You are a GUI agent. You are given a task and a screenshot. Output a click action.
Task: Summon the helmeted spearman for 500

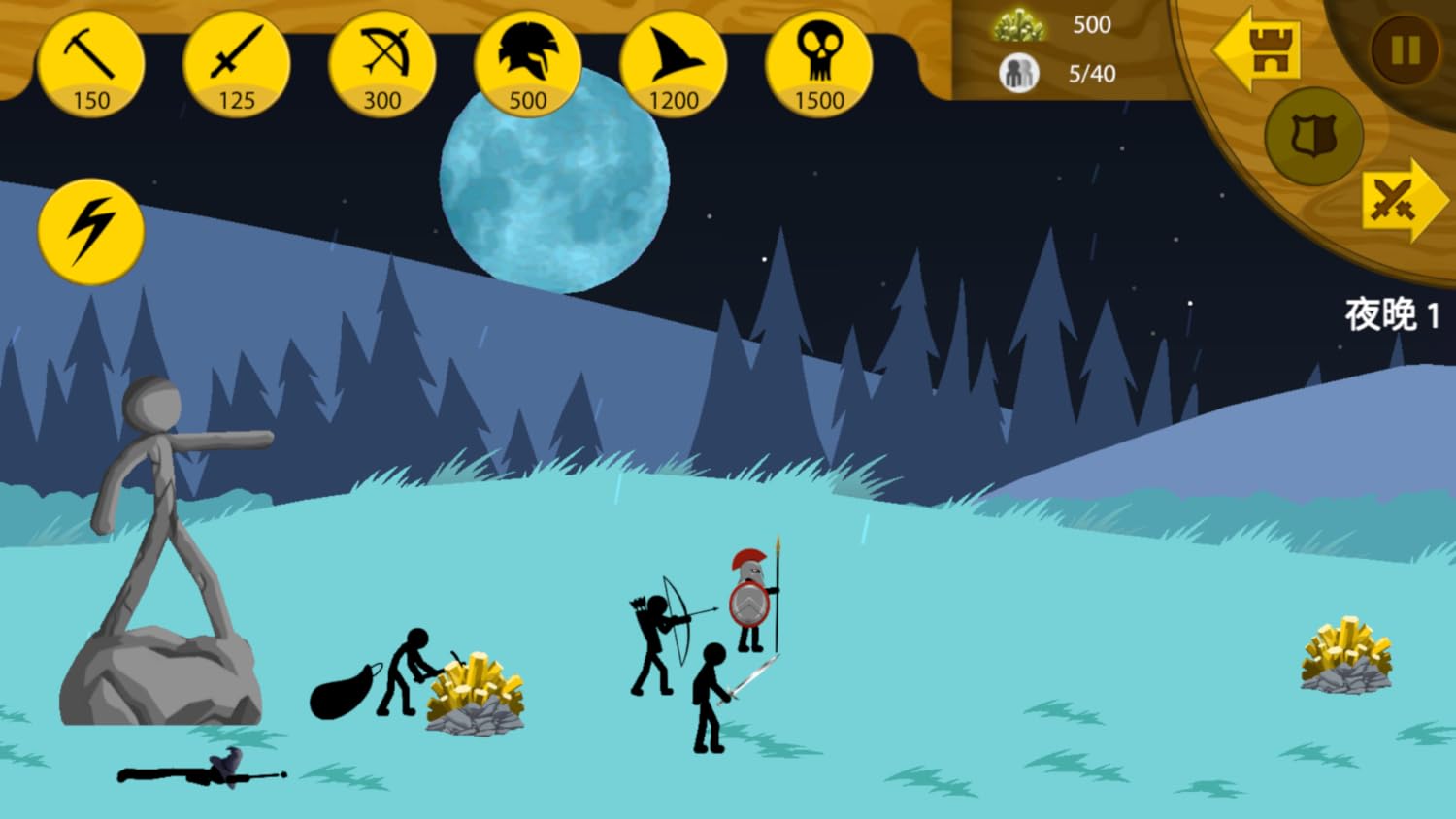pos(528,66)
